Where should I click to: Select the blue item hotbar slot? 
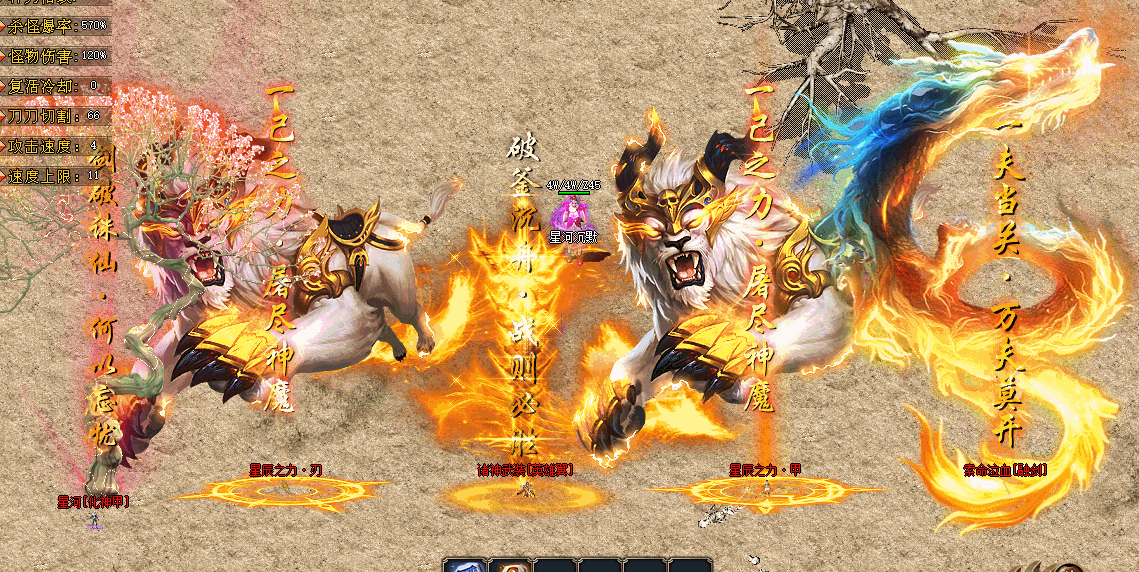[x=464, y=566]
